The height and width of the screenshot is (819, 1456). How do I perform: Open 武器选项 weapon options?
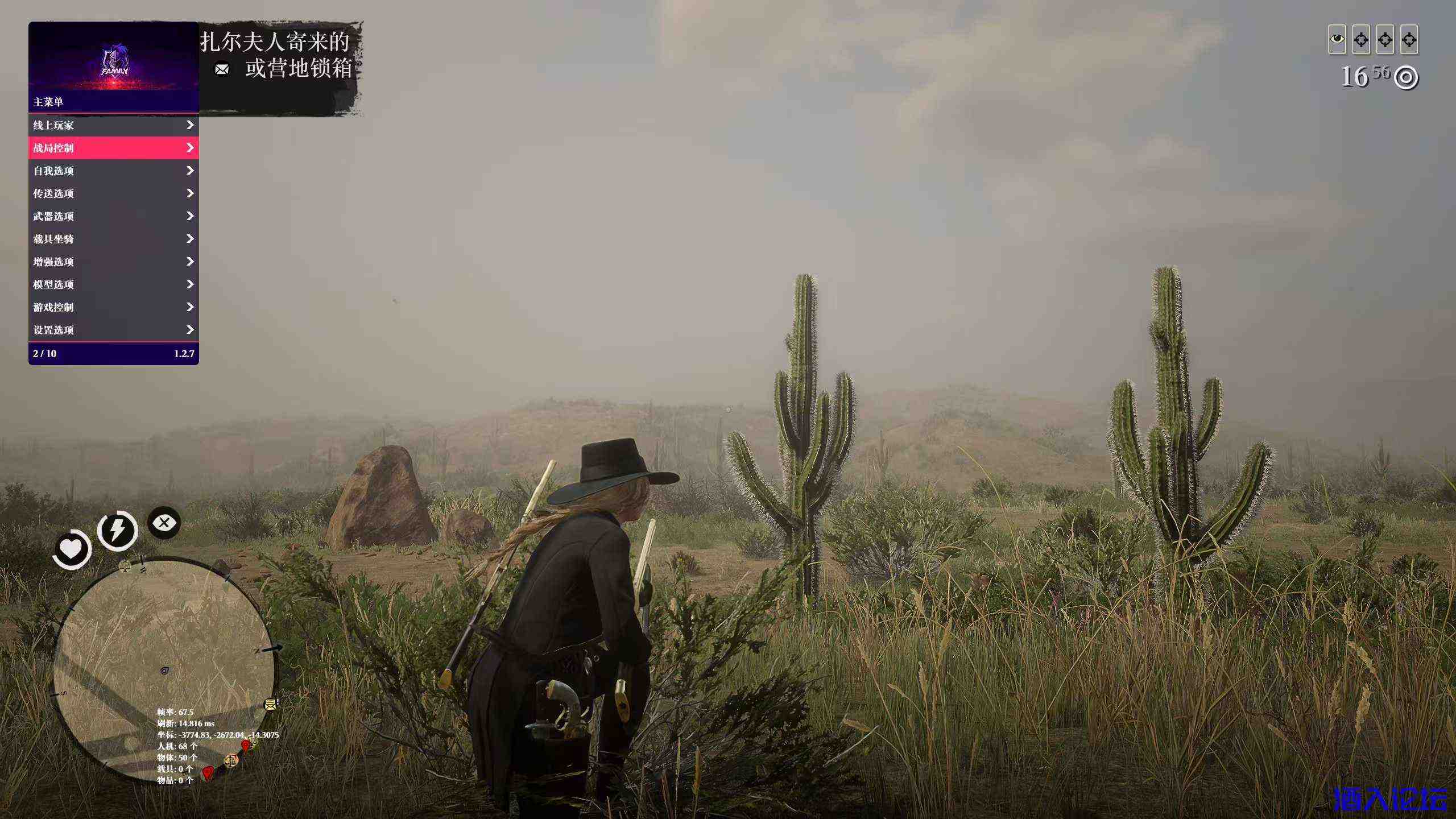click(113, 216)
